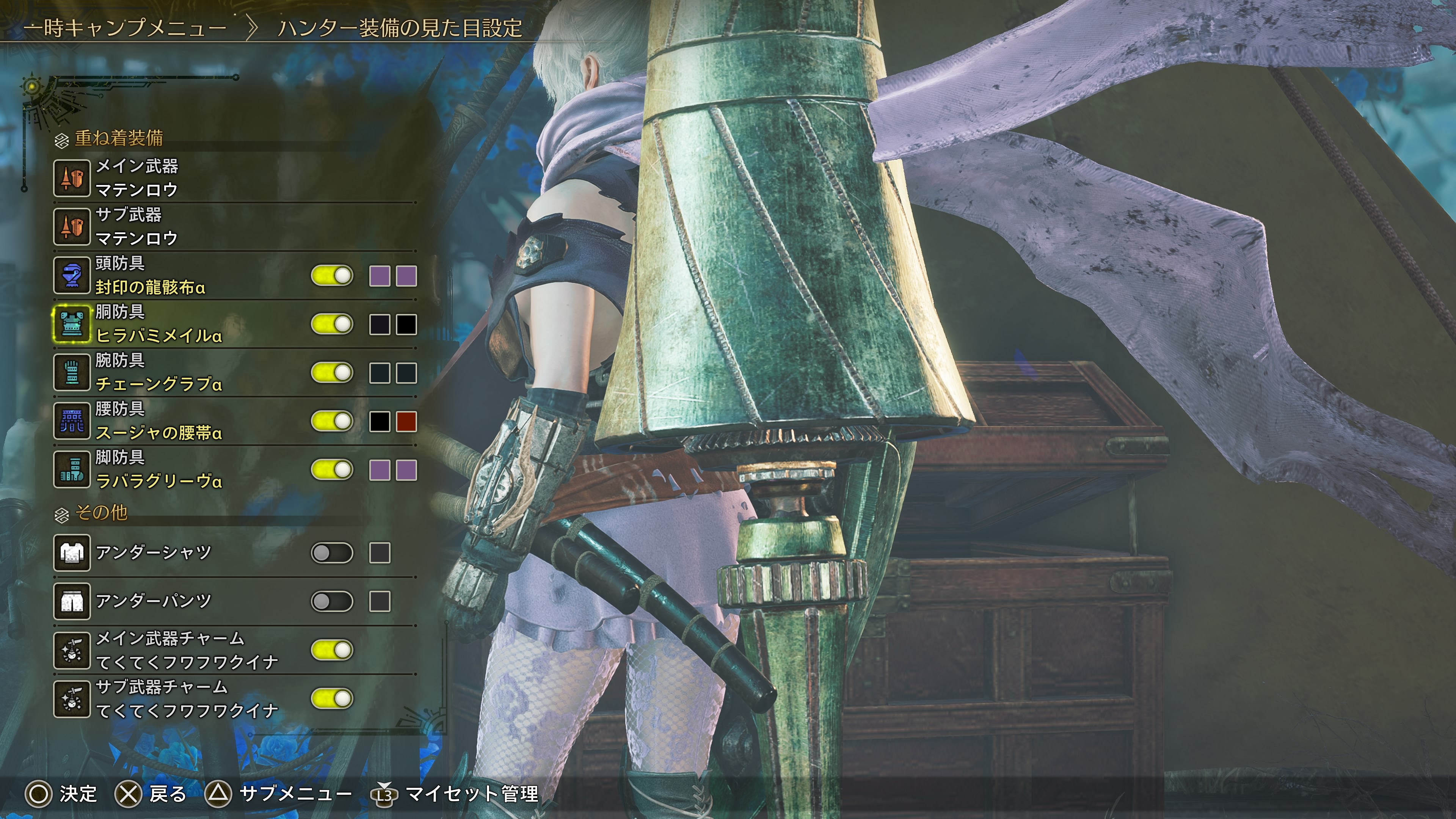Screen dimensions: 1456x819
Task: Enable the アンダーパンツ toggle
Action: tap(332, 601)
